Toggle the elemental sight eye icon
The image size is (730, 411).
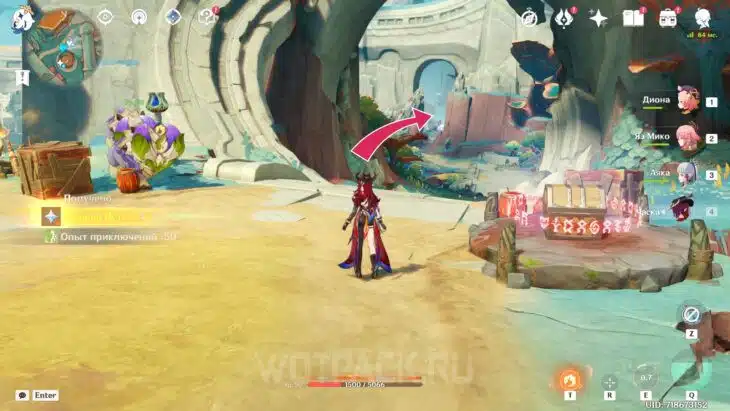click(x=105, y=17)
